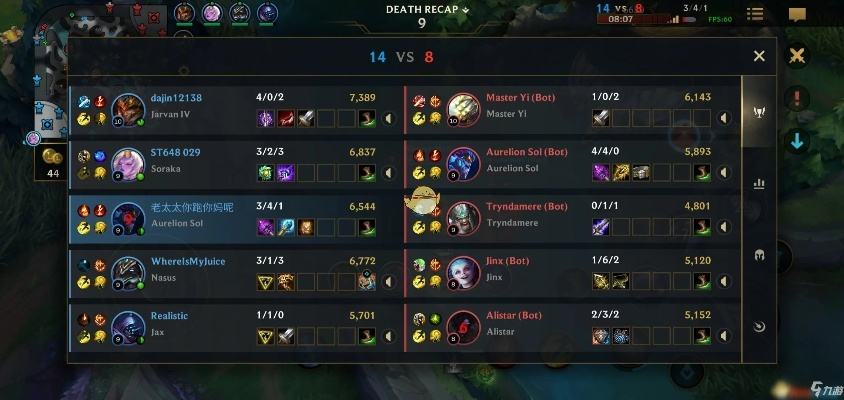Close the scoreboard with the X button
The width and height of the screenshot is (844, 400).
click(x=759, y=57)
